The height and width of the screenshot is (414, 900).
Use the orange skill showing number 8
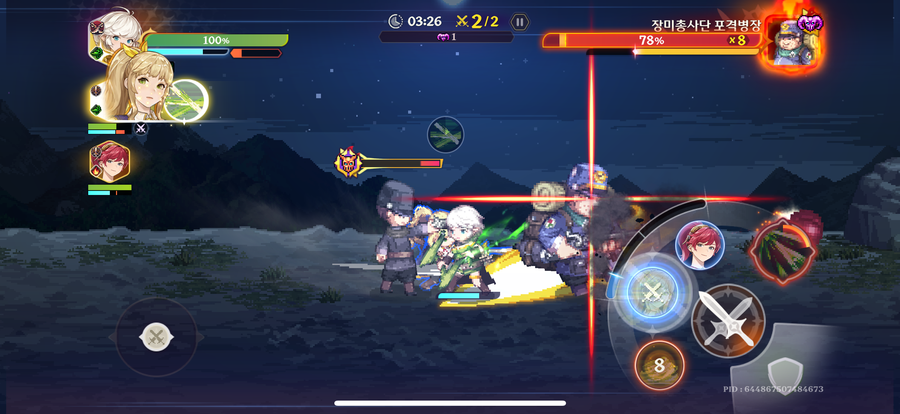coord(659,365)
